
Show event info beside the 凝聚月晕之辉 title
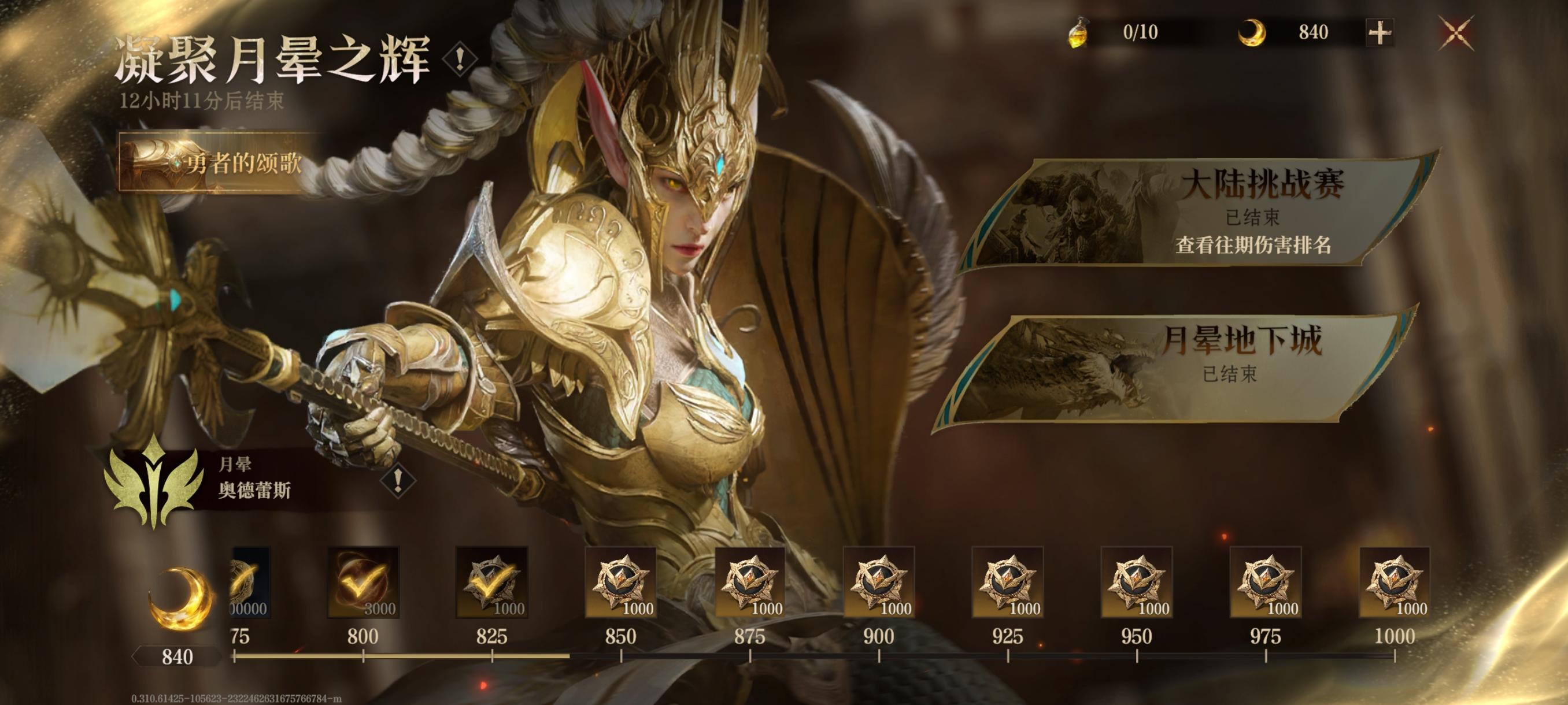pos(460,59)
